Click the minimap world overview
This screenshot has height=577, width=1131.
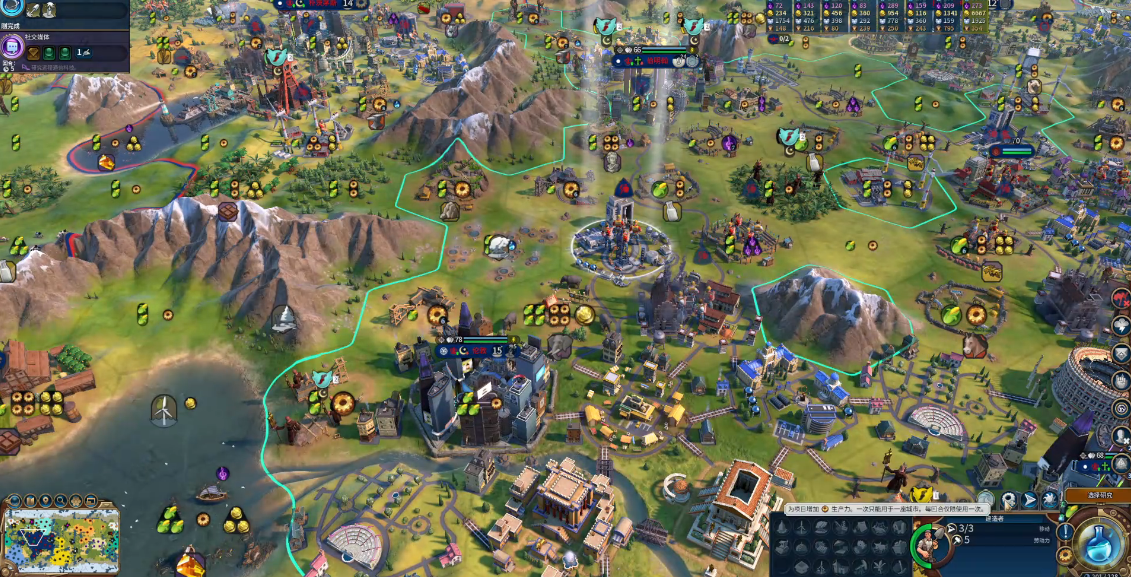[x=61, y=538]
